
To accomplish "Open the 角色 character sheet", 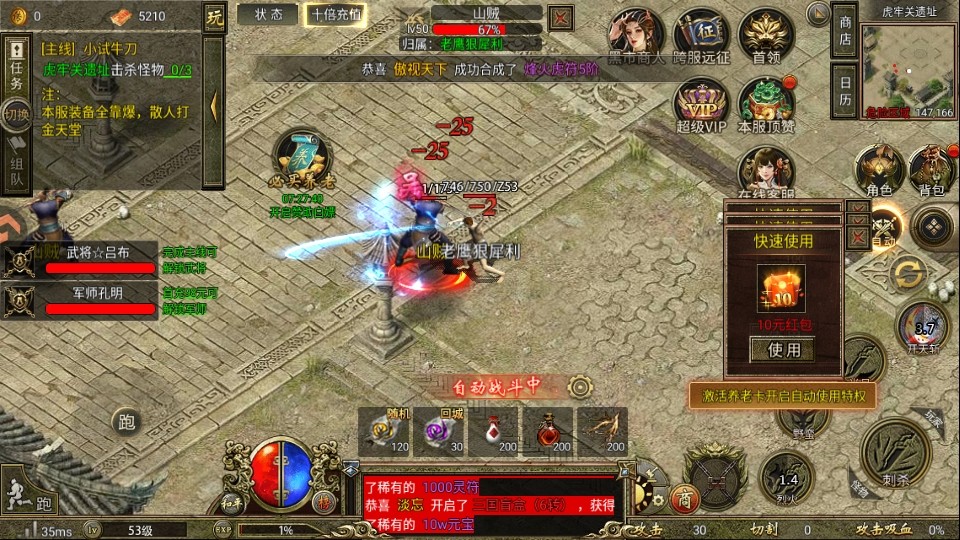I will coord(880,168).
